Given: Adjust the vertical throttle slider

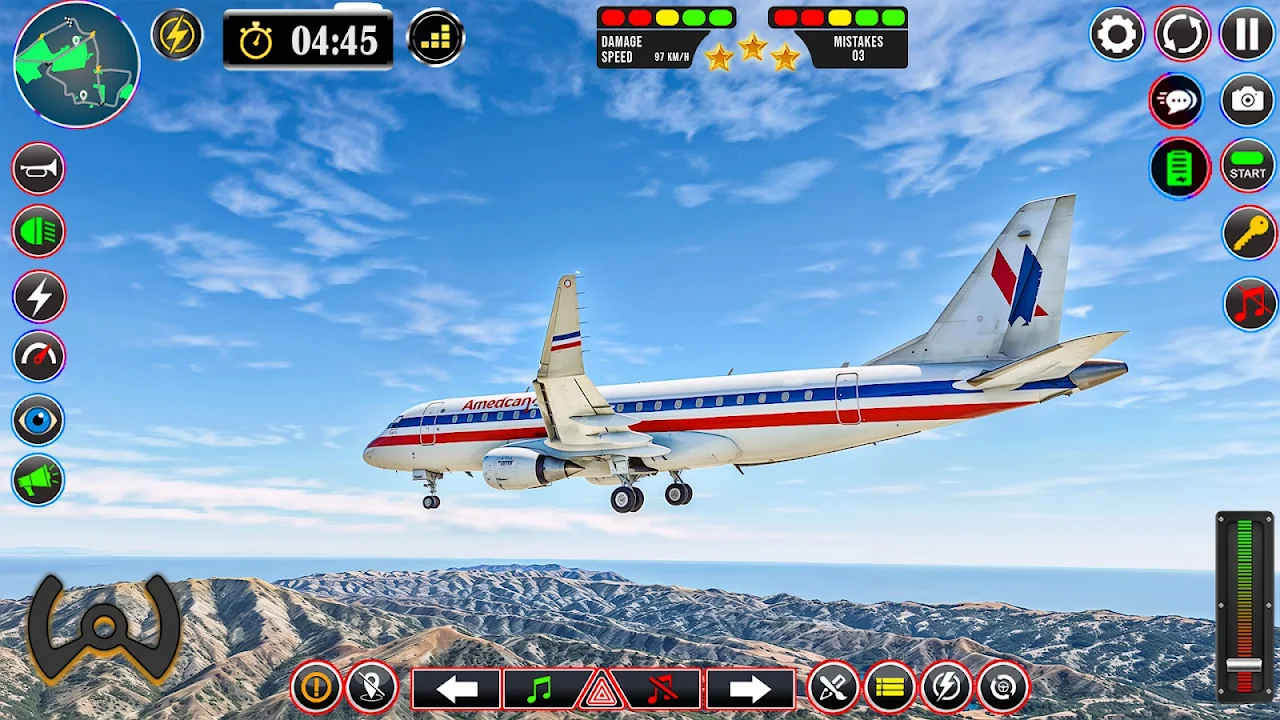Looking at the screenshot, I should 1244,665.
